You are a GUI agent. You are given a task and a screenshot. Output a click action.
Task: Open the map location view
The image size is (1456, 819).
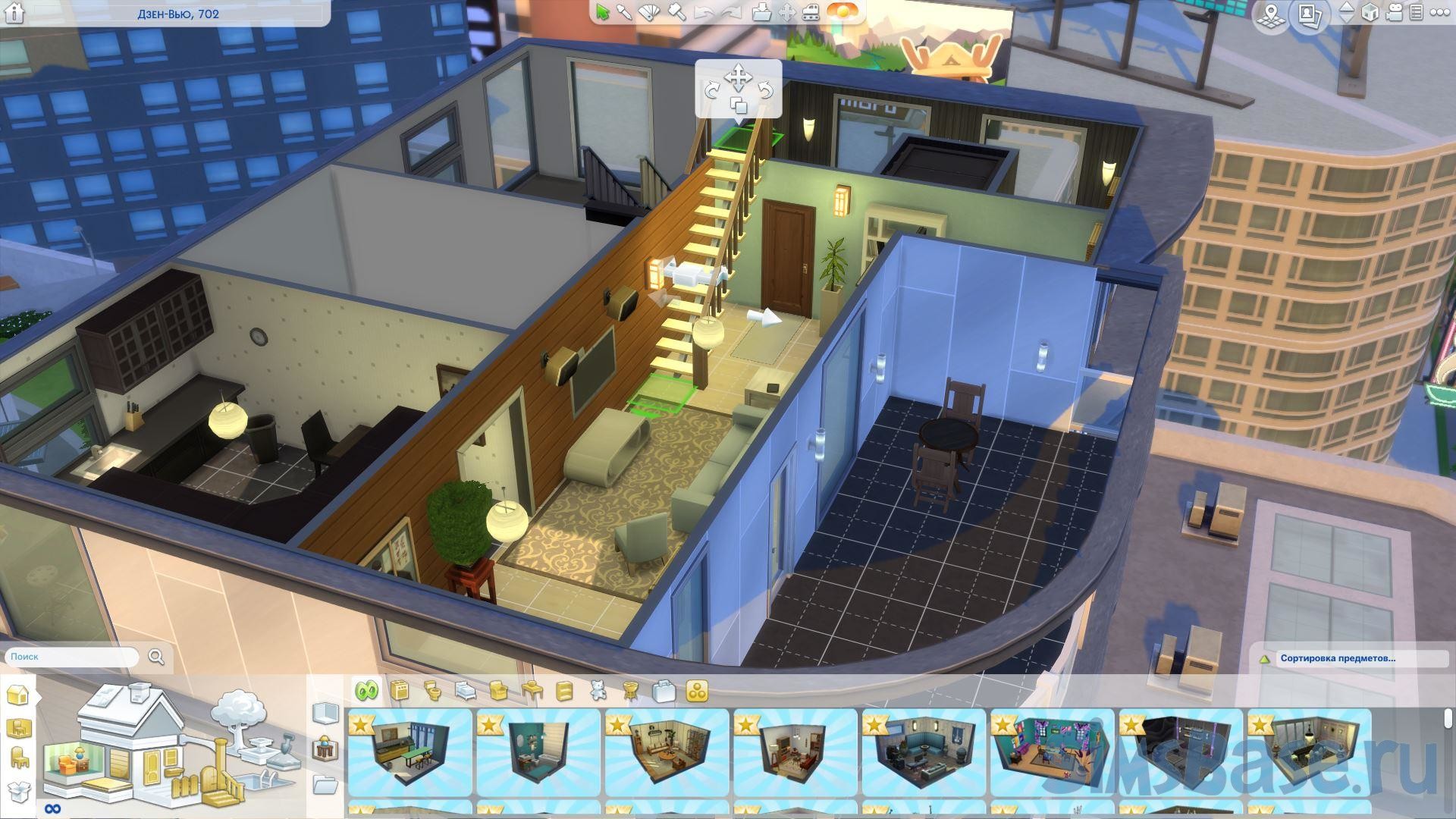coord(1272,14)
